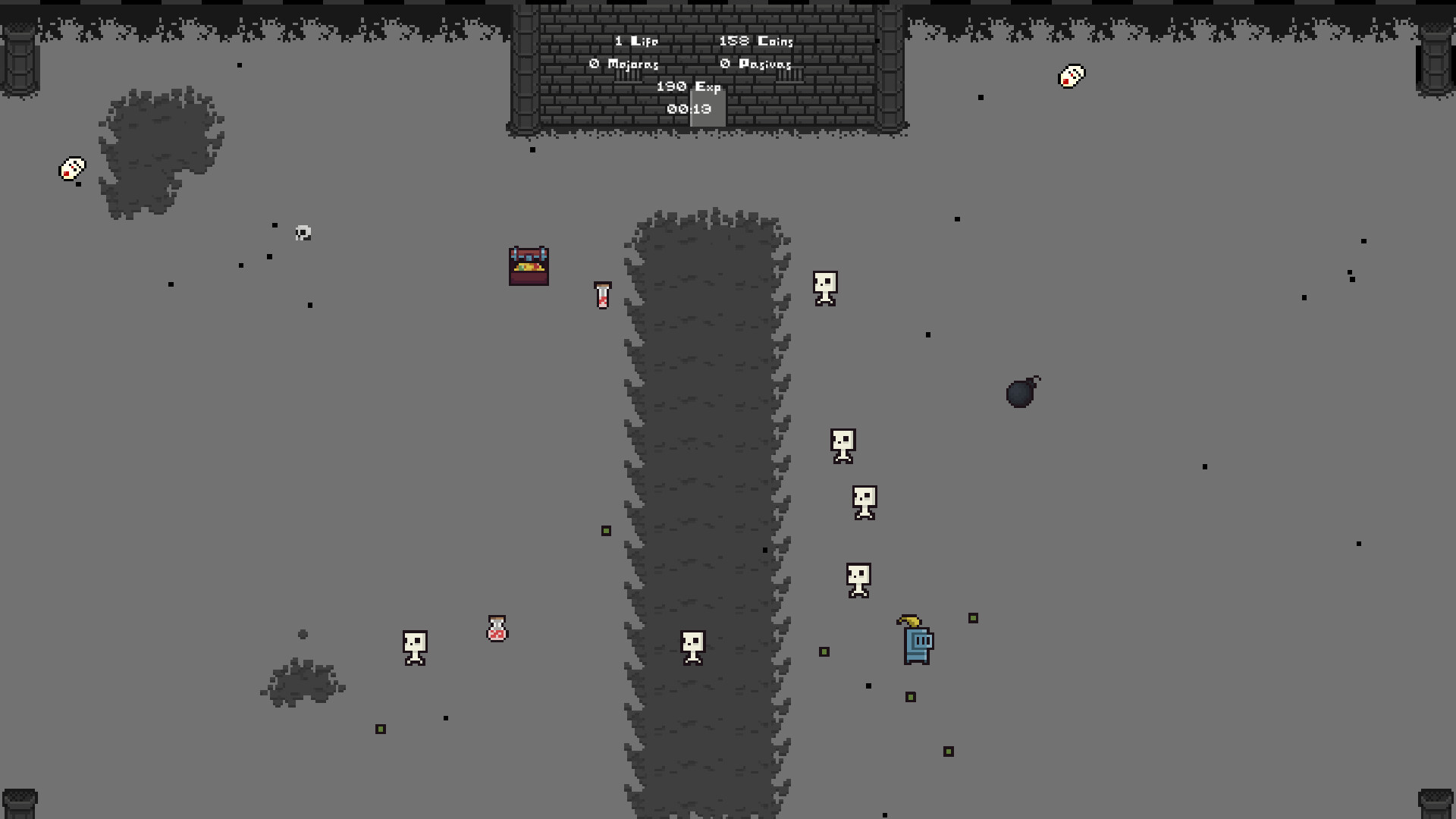The width and height of the screenshot is (1456, 819).
Task: Select the small skull lying on the ground
Action: [x=302, y=234]
